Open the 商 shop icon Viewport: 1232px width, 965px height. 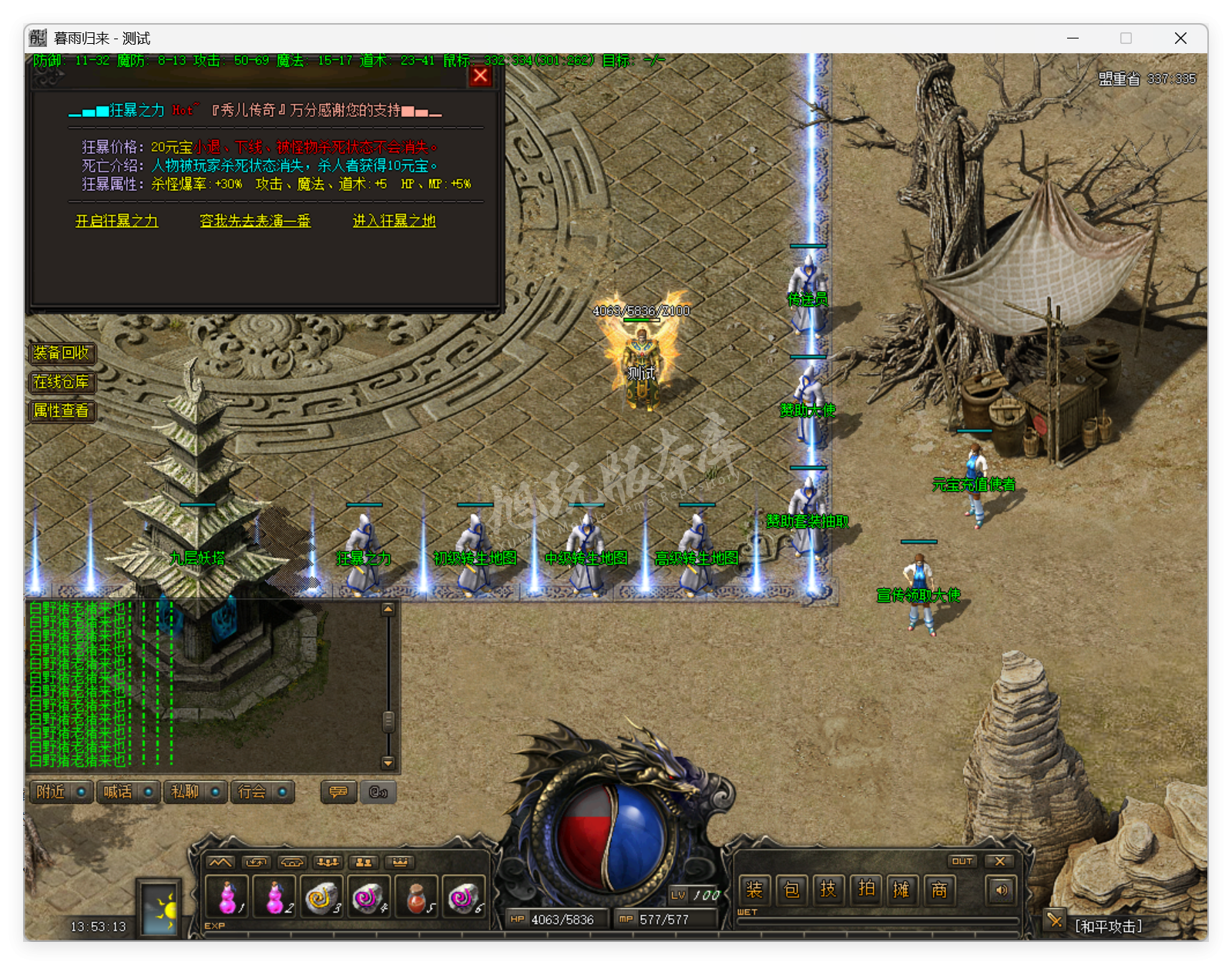coord(939,890)
